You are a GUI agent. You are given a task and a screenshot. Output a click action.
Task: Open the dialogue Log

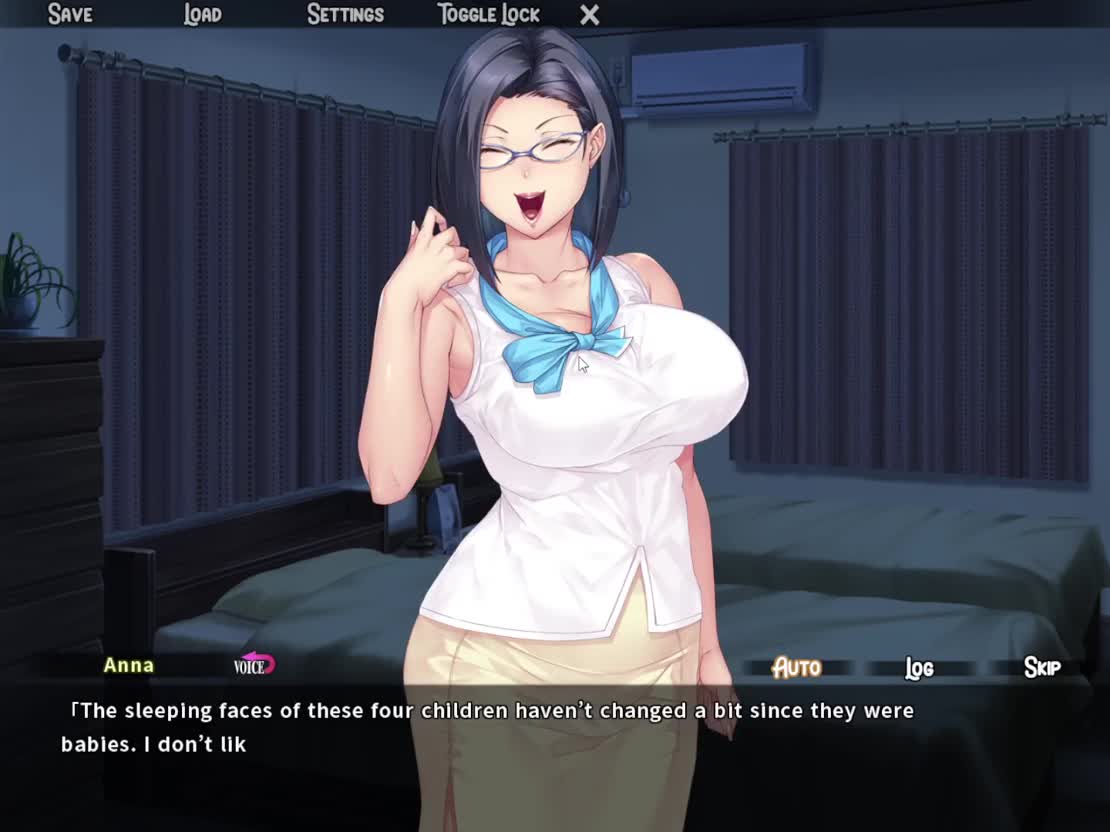919,668
